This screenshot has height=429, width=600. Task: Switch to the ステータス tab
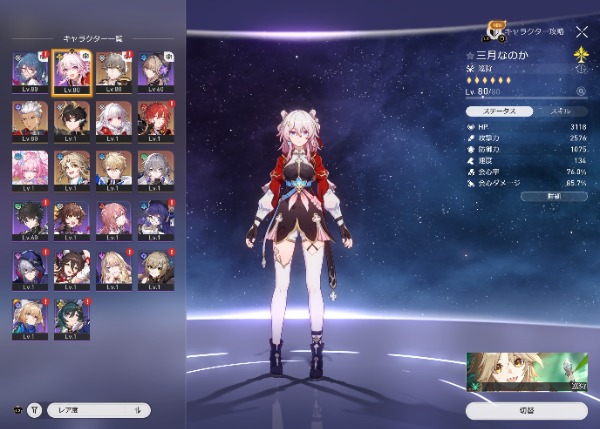coord(496,111)
